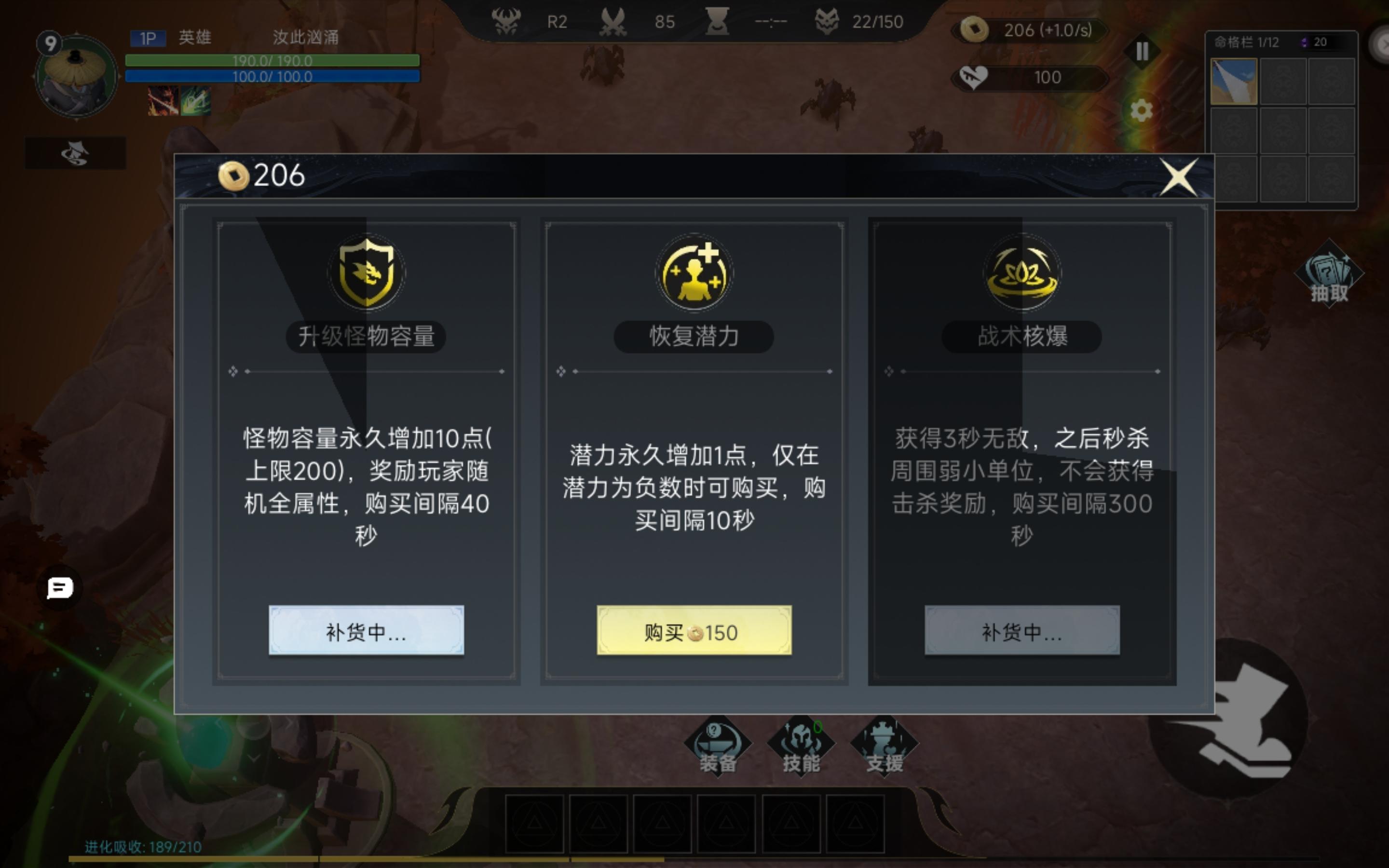The image size is (1389, 868).
Task: Click the hero portrait showing level 9
Action: point(75,75)
